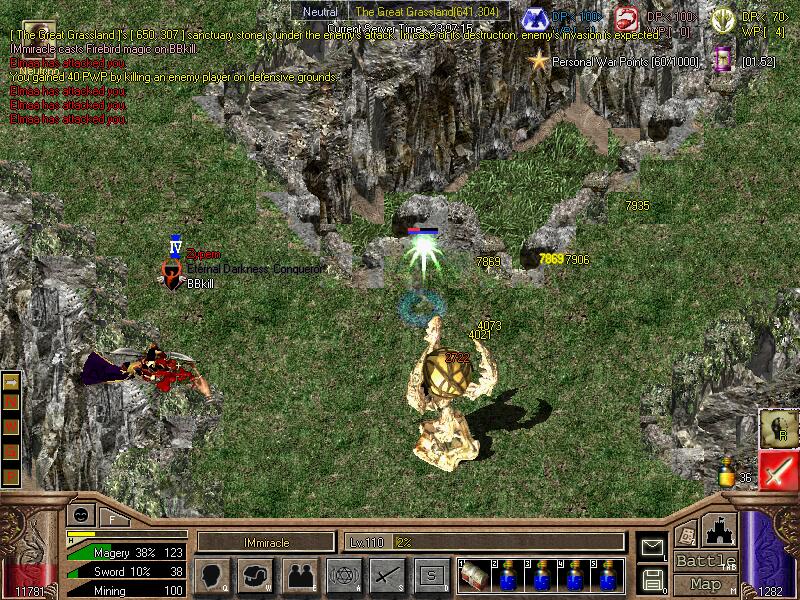The height and width of the screenshot is (600, 800).
Task: Open the character head silhouette button
Action: (x=212, y=575)
